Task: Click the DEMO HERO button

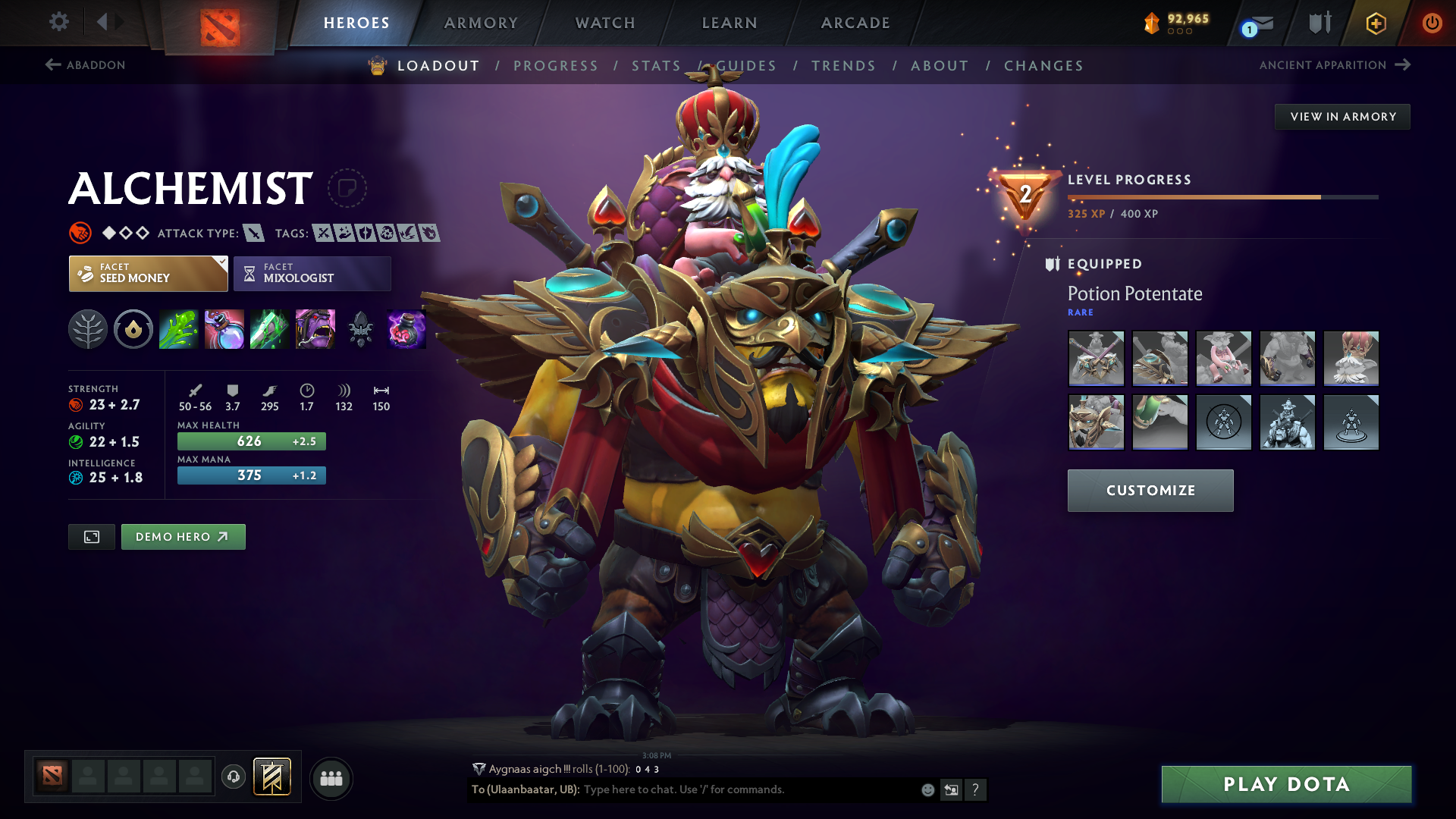Action: coord(183,536)
